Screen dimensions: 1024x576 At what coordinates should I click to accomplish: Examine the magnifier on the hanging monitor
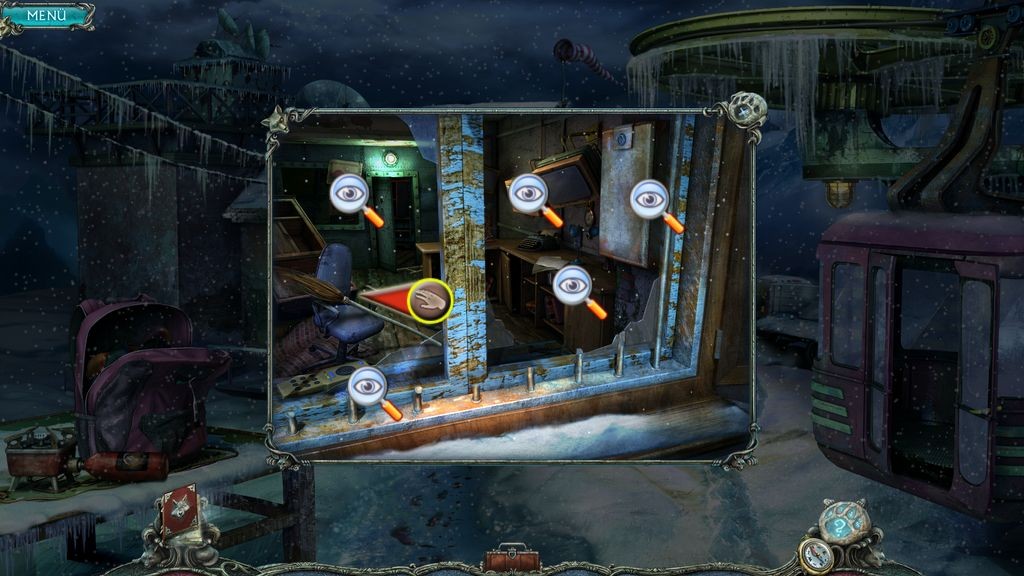click(x=528, y=194)
